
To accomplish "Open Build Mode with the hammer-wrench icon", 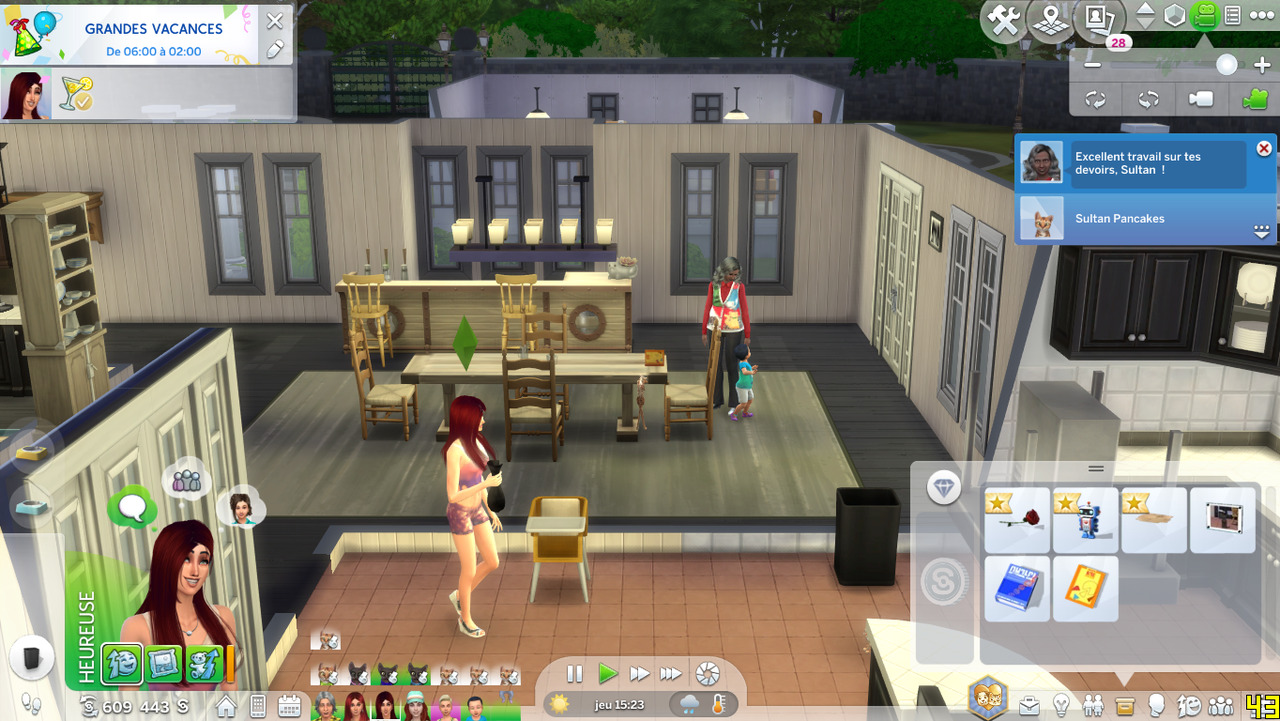I will click(1002, 19).
